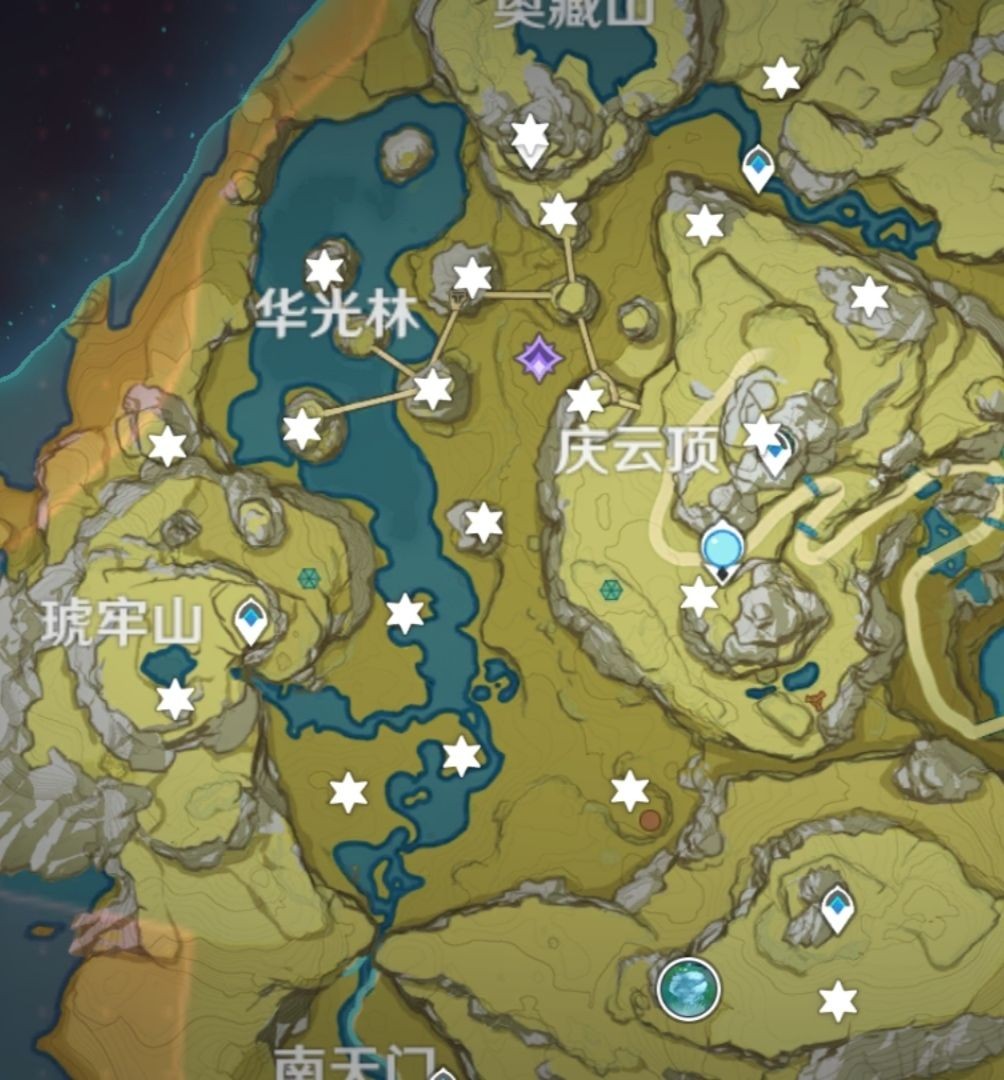Choose the teleport waypoint beside 琥牢山 label
Viewport: 1004px width, 1080px height.
[250, 619]
